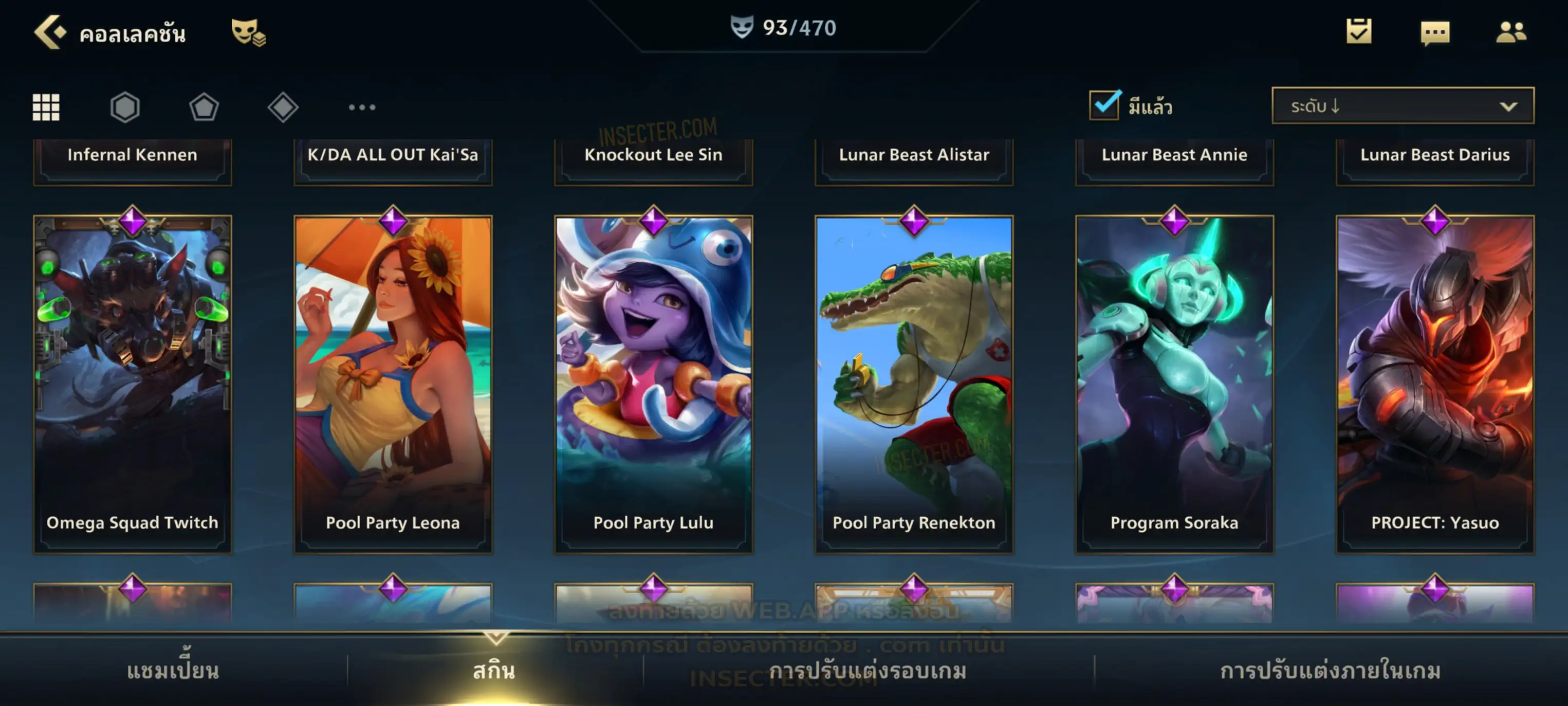Open the checklist missions icon
Image resolution: width=1568 pixels, height=706 pixels.
pos(1359,31)
